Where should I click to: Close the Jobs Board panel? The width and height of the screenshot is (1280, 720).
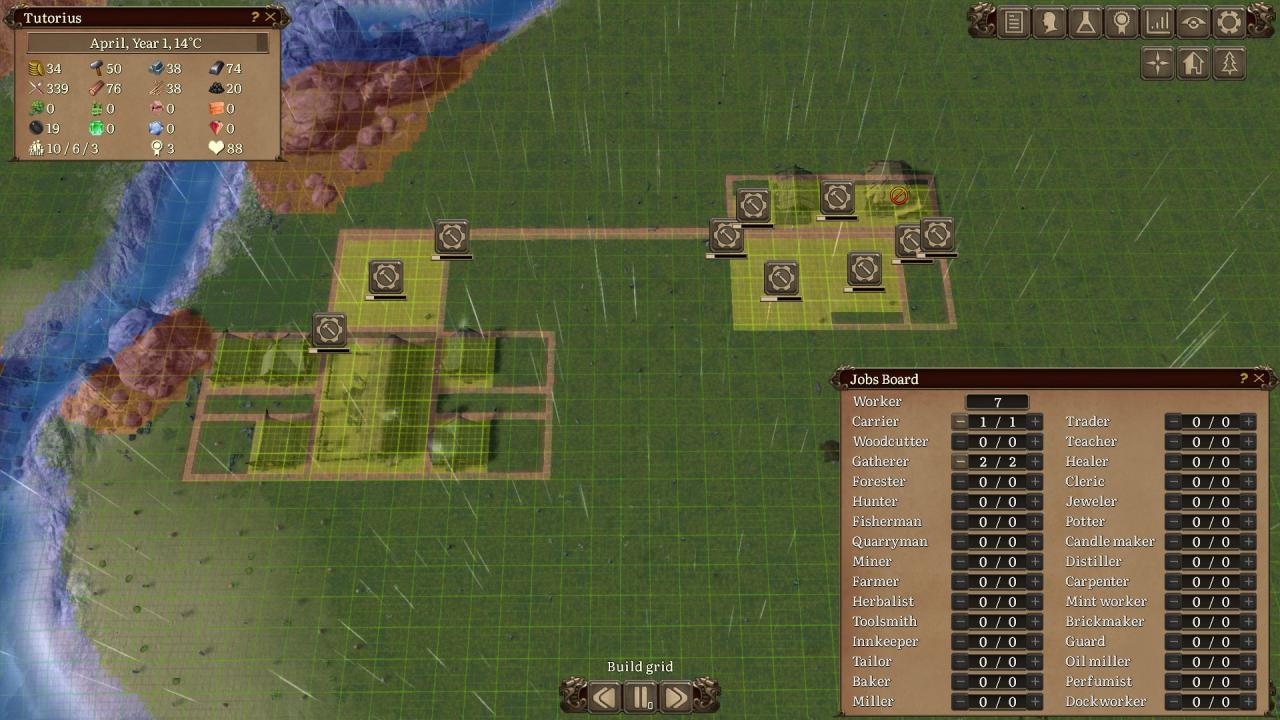point(1259,378)
